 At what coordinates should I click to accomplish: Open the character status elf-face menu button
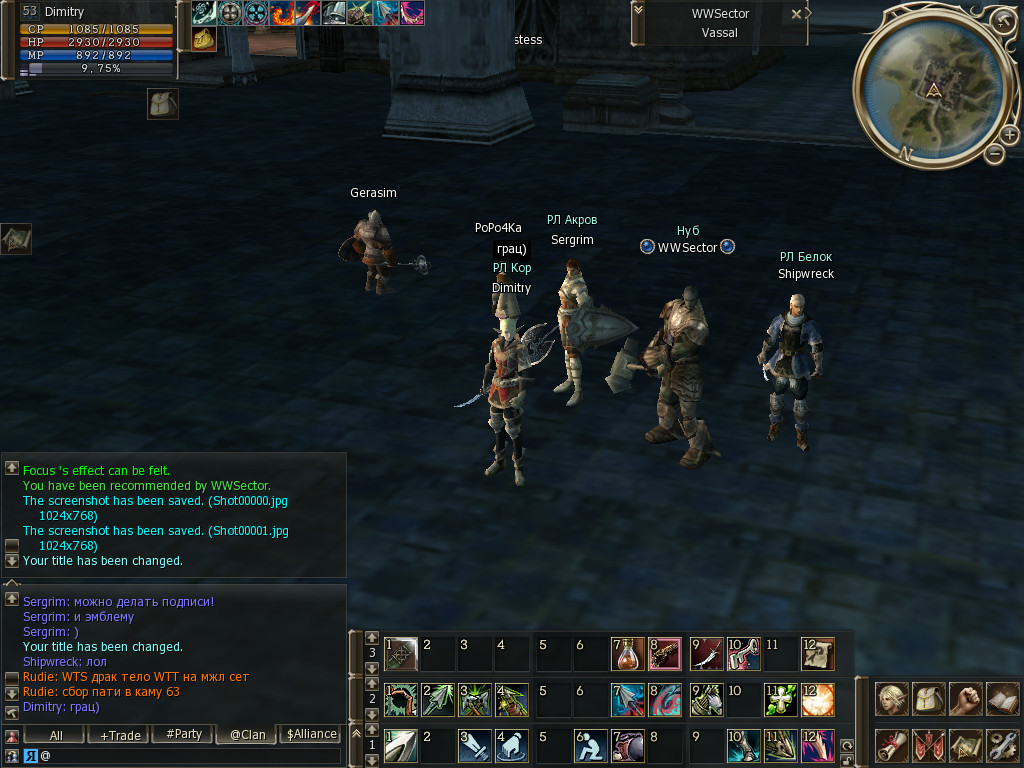pos(891,699)
